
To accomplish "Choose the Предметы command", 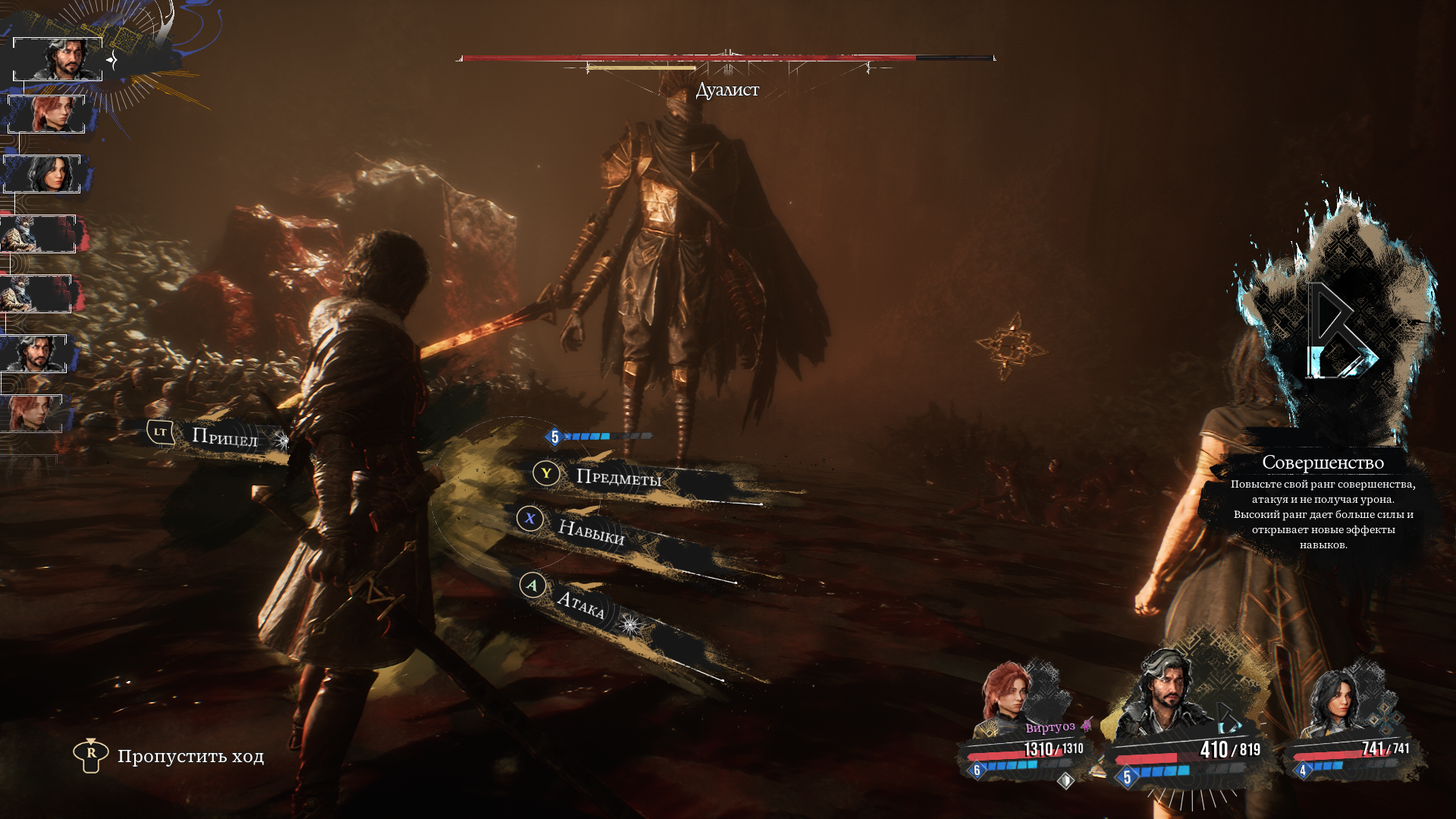I will click(x=618, y=477).
